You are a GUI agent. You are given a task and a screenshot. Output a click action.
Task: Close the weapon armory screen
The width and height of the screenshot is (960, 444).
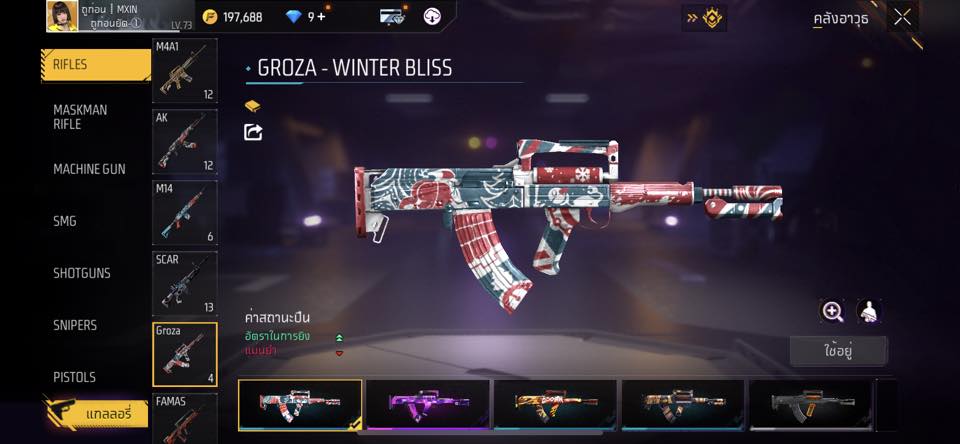tap(902, 17)
